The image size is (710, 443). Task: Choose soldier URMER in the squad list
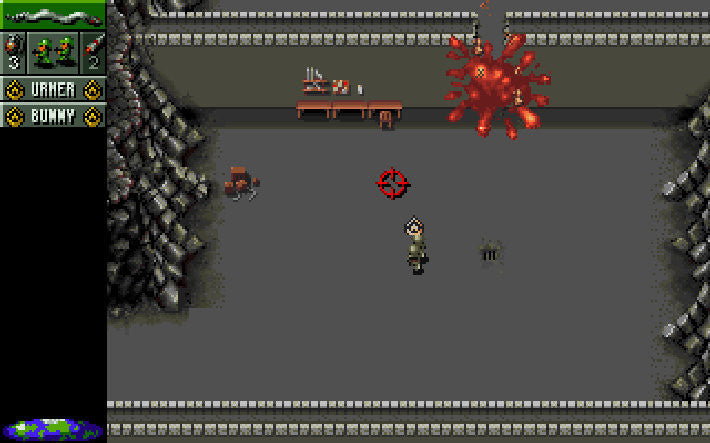pyautogui.click(x=53, y=90)
